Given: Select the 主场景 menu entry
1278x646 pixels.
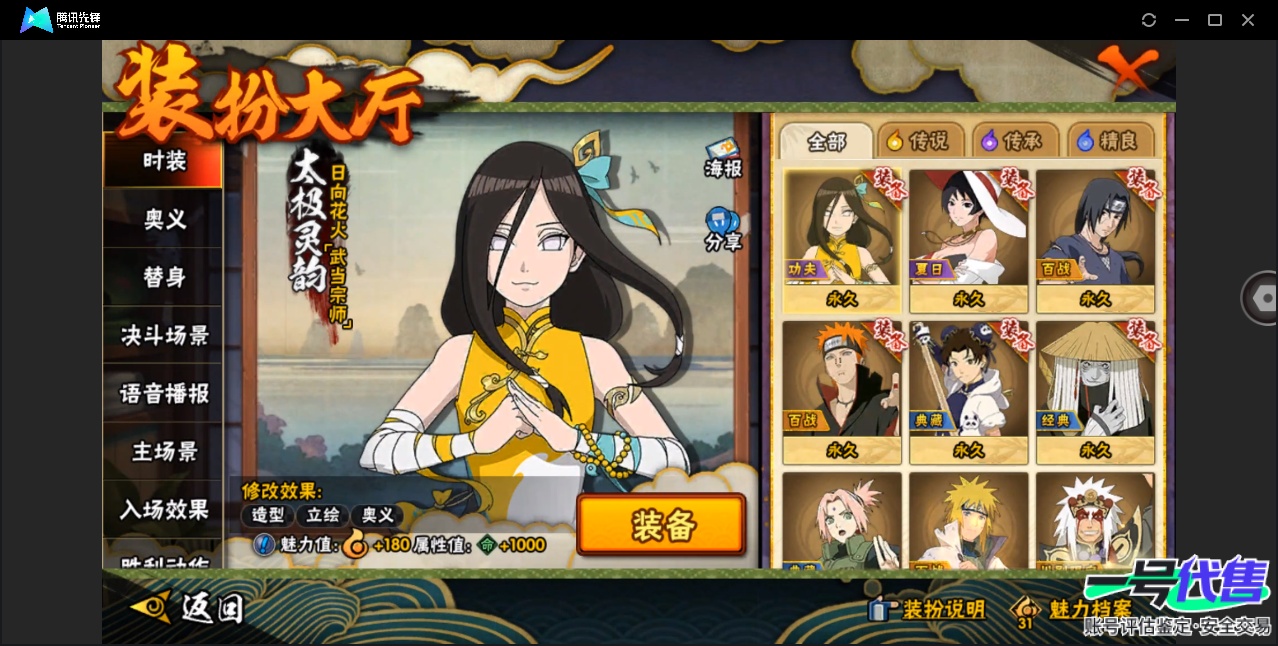Looking at the screenshot, I should coord(164,451).
